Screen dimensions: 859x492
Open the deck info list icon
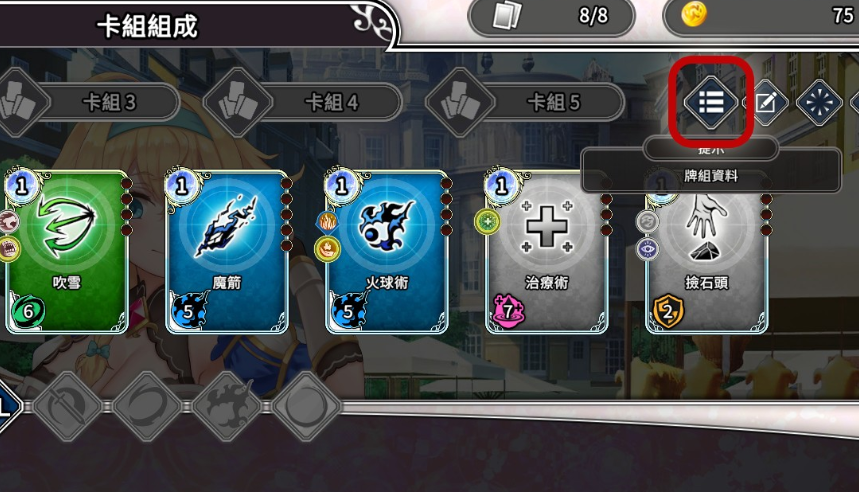pyautogui.click(x=711, y=101)
